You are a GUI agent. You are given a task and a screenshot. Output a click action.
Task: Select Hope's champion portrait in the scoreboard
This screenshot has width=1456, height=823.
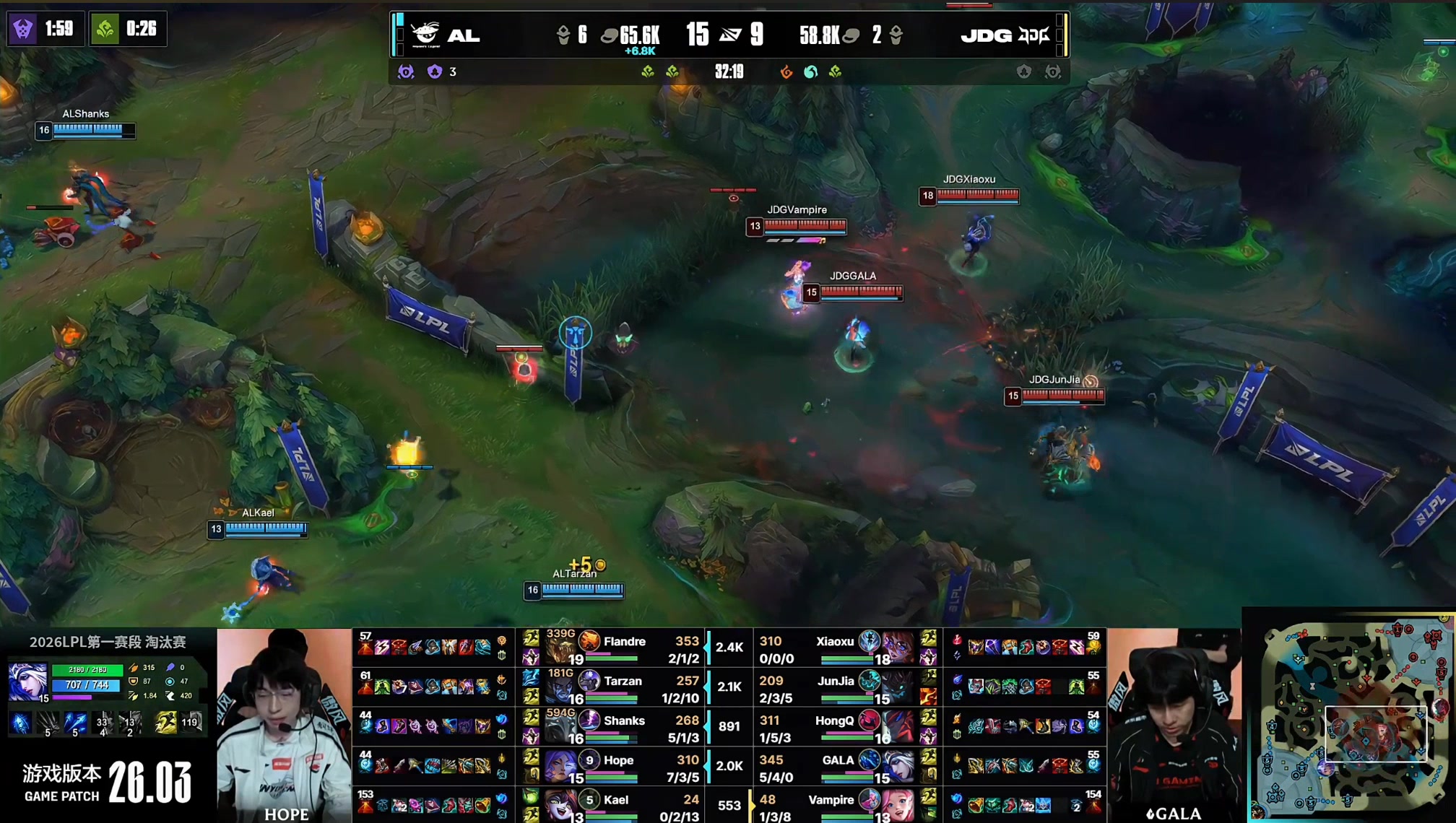click(x=560, y=767)
